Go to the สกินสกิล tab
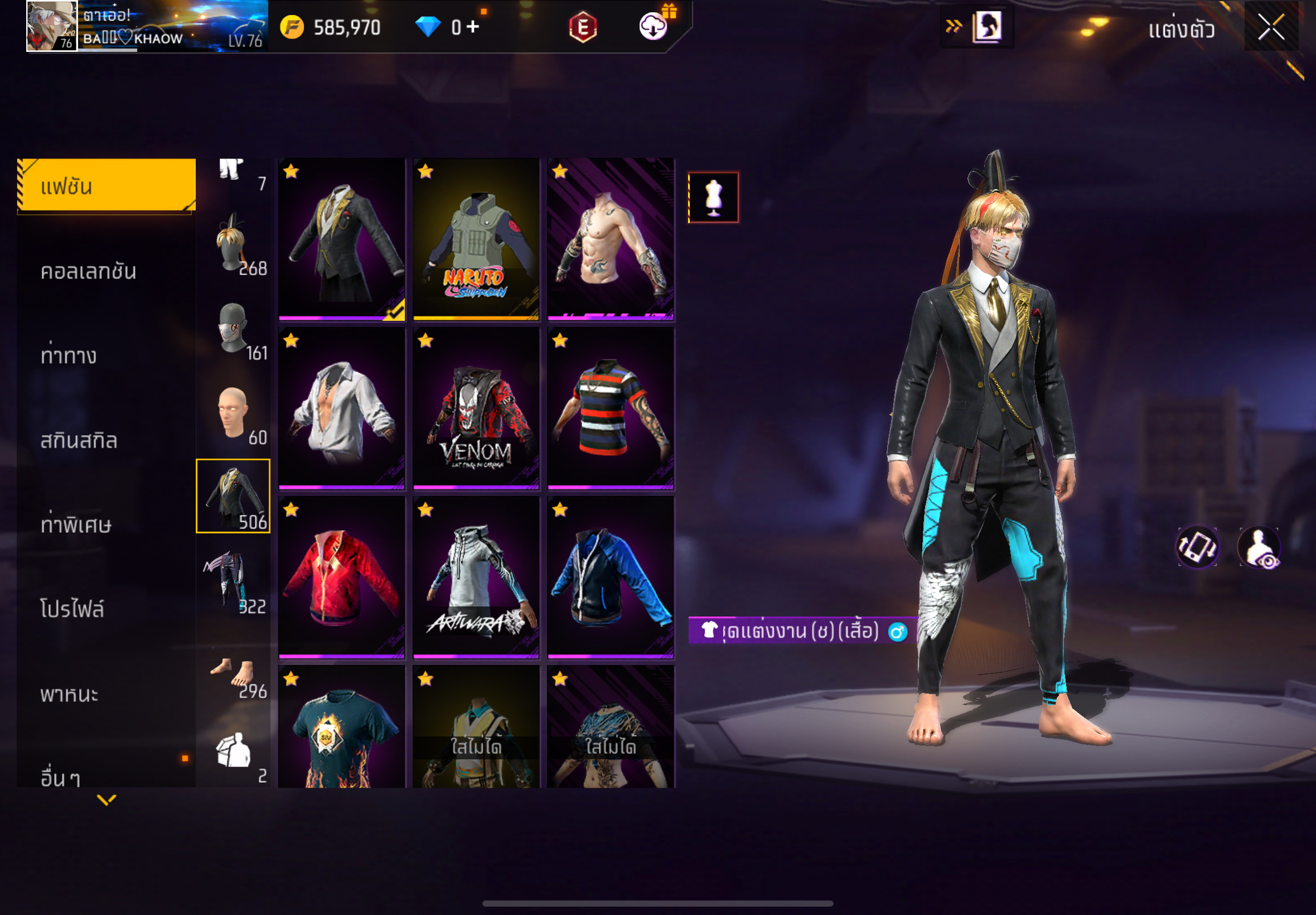Screen dimensions: 1316x915 [79, 440]
